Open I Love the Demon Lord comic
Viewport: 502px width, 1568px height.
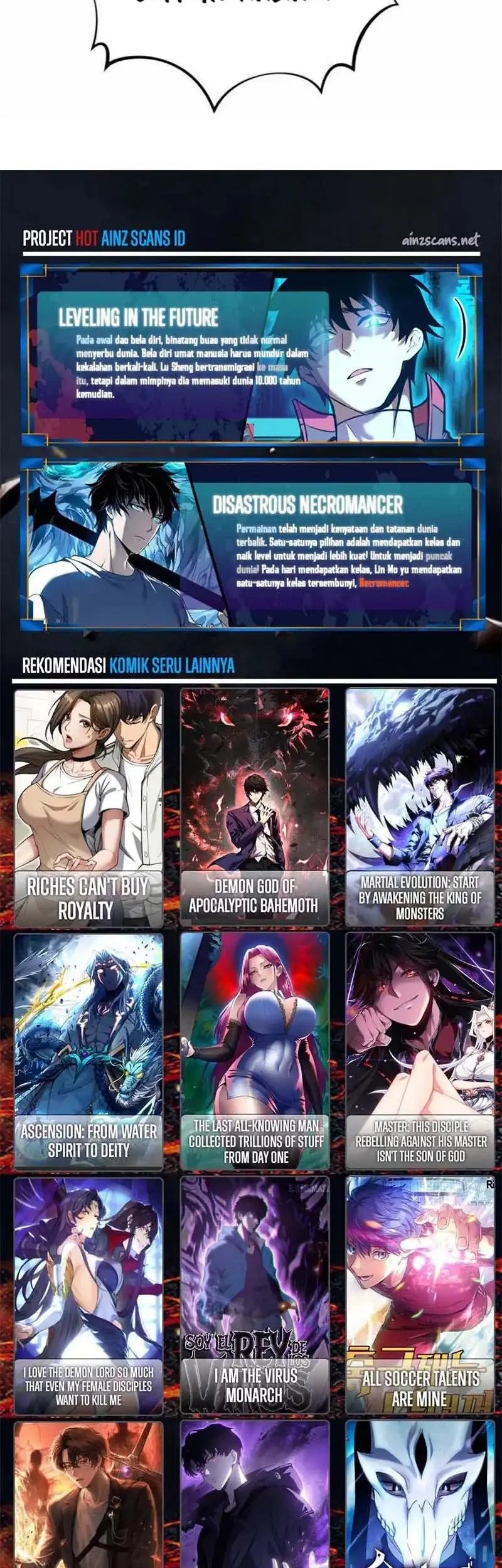coord(88,1295)
